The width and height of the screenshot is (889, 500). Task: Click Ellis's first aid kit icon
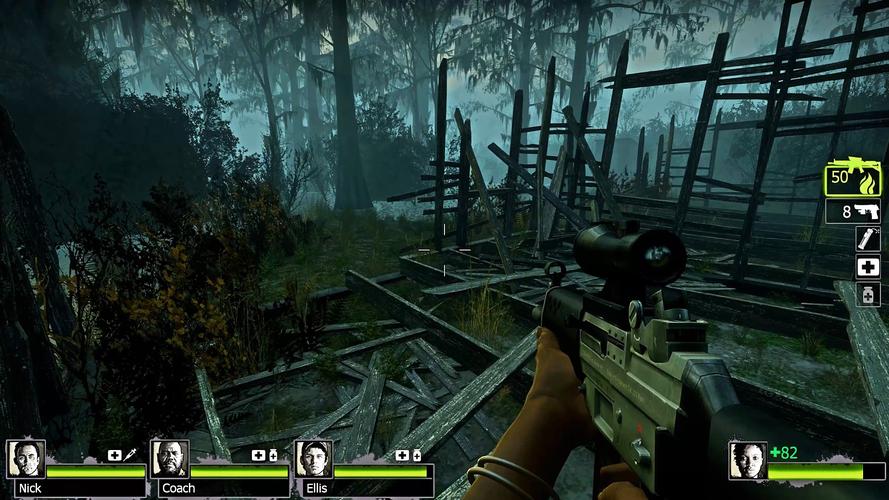click(402, 455)
